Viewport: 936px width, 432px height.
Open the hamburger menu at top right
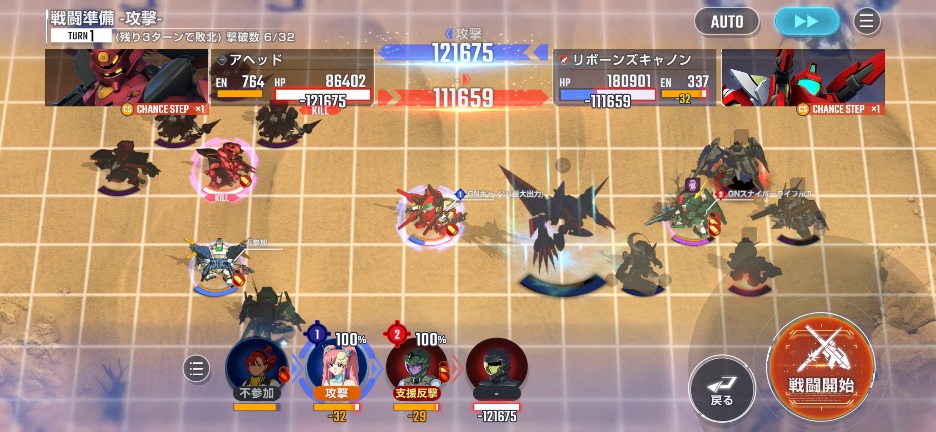pyautogui.click(x=866, y=20)
